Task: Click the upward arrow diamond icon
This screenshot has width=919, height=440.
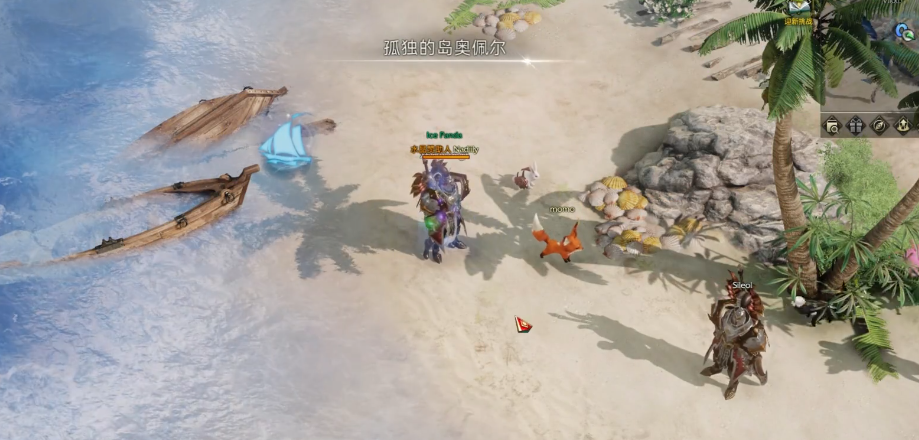Action: click(x=902, y=125)
